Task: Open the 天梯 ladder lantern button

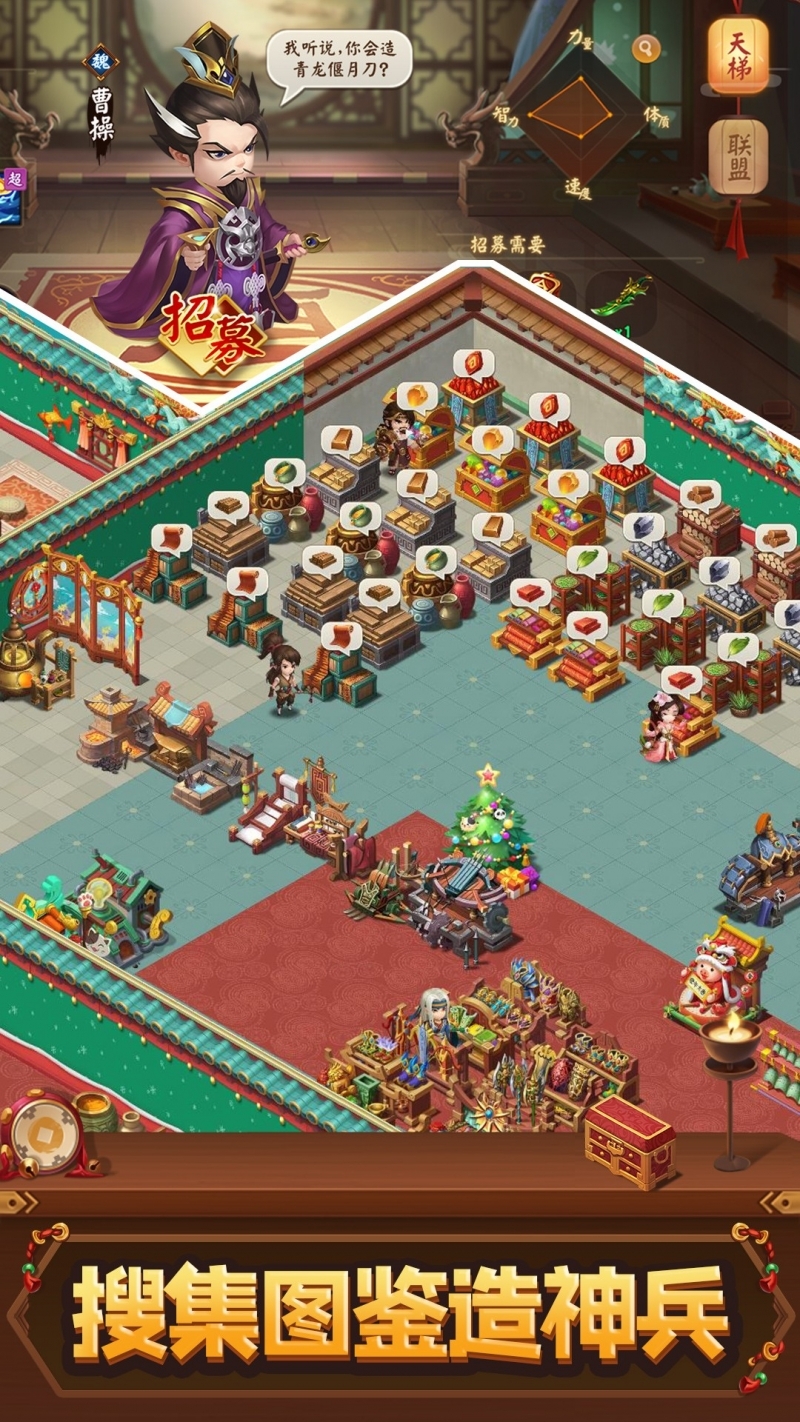Action: point(738,56)
